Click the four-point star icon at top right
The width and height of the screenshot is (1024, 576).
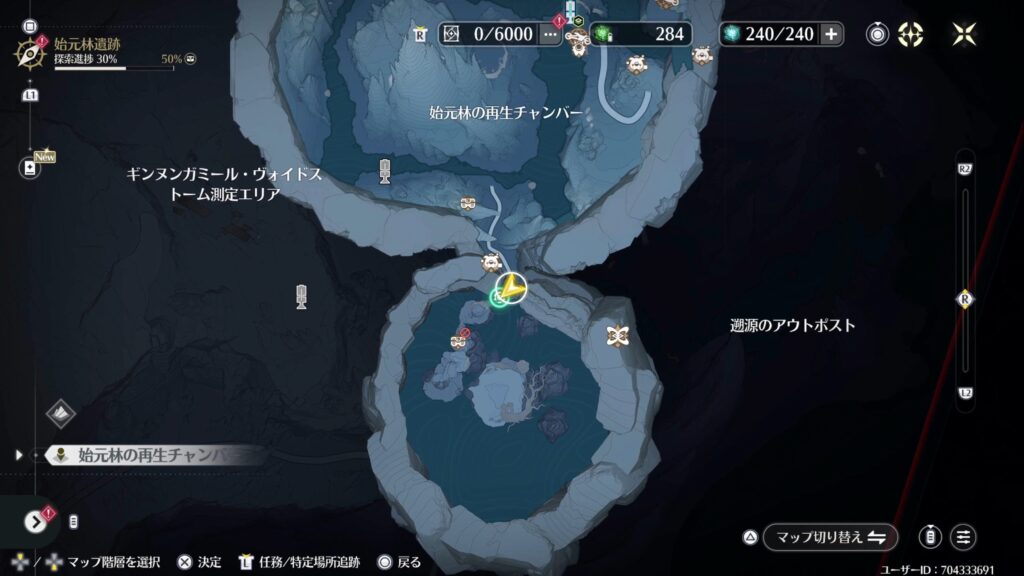(964, 34)
